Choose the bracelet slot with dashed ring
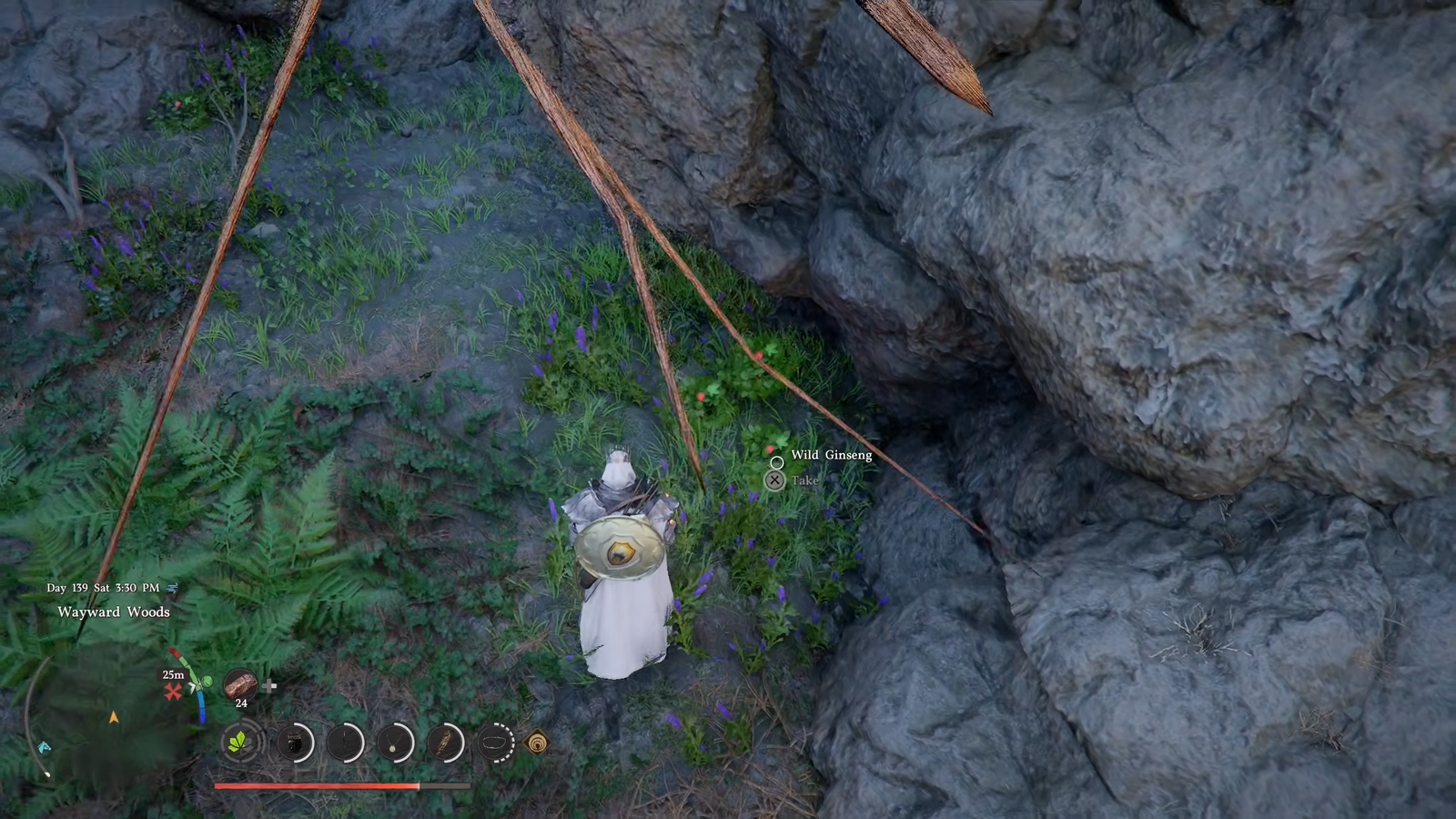Screen dimensions: 1456x819 pos(495,743)
